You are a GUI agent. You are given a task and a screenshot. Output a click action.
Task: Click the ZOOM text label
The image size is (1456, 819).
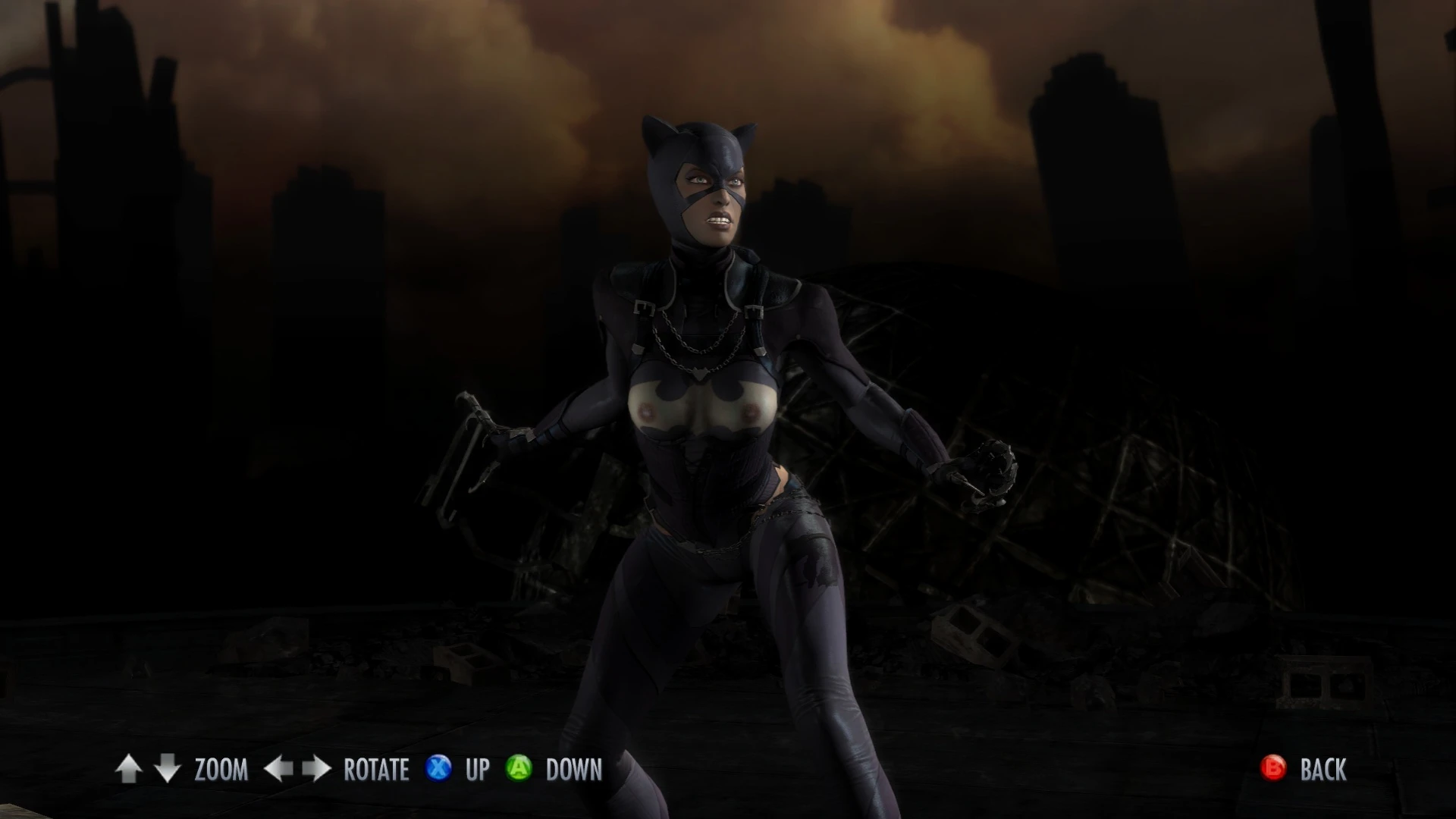[221, 770]
